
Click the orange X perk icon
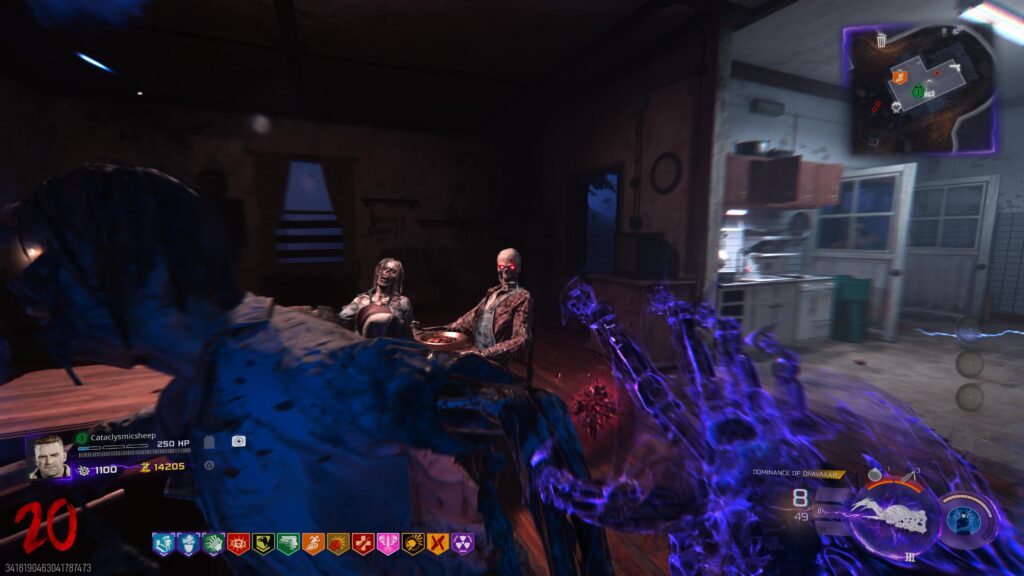[x=438, y=544]
